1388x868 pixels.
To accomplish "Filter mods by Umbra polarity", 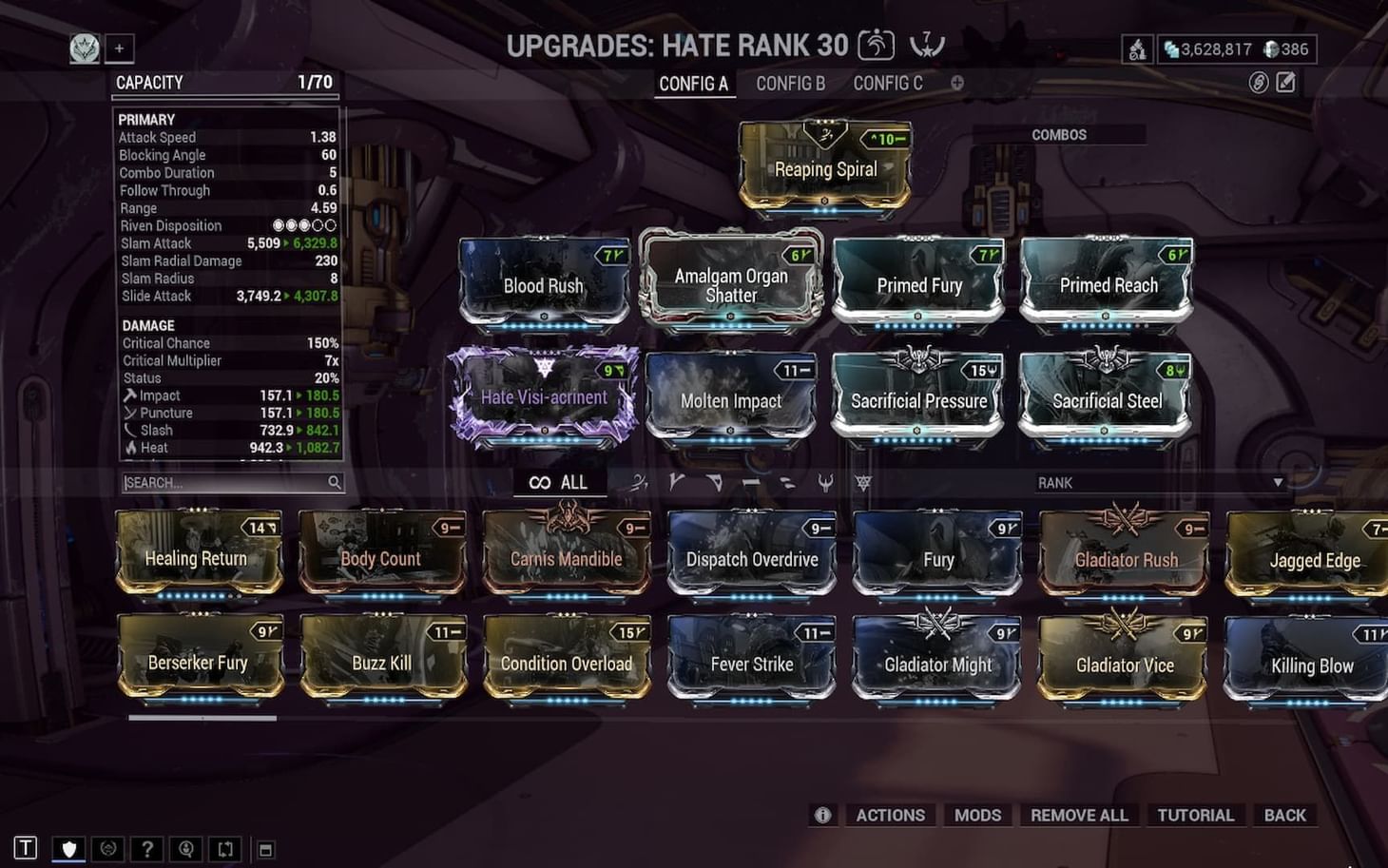I will coord(863,482).
